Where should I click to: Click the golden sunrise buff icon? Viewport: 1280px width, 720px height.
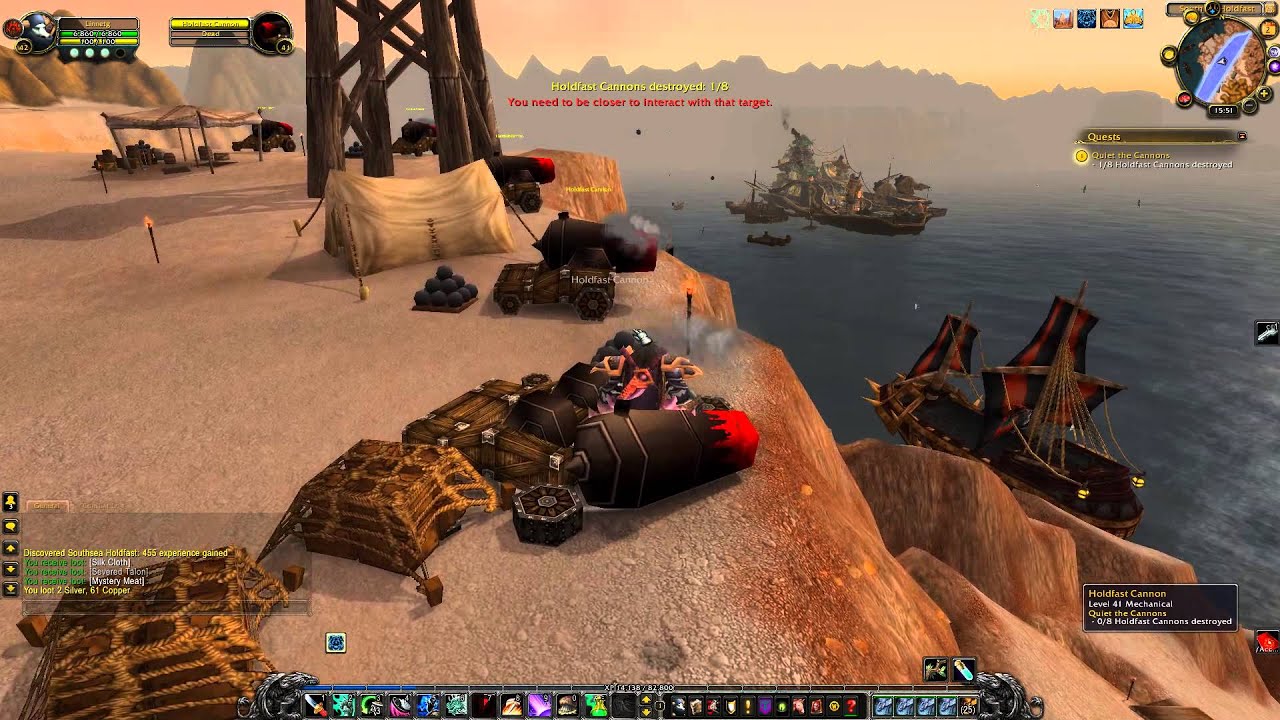tap(1133, 18)
